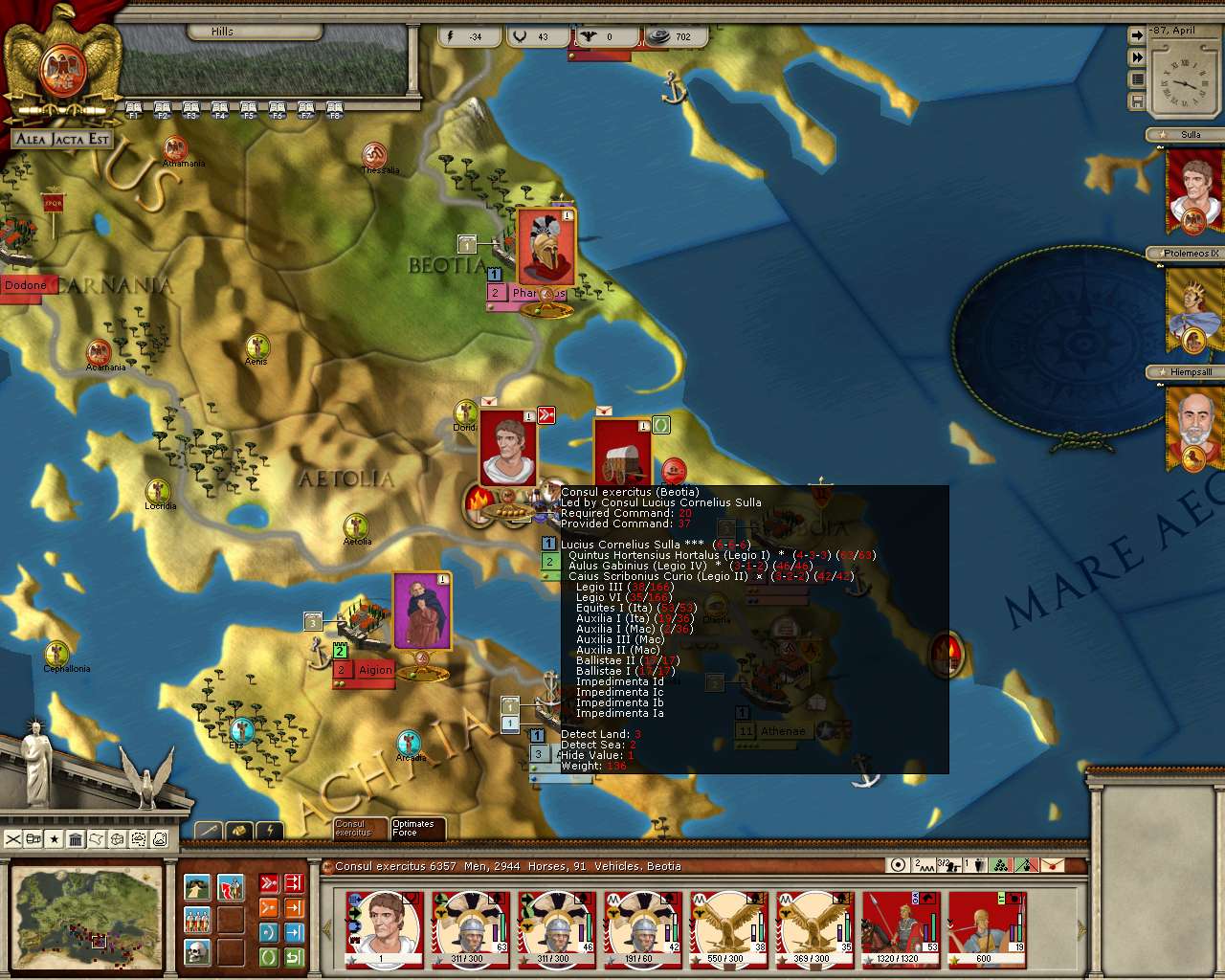
Task: Save the game with the floppy disk icon
Action: [1137, 100]
